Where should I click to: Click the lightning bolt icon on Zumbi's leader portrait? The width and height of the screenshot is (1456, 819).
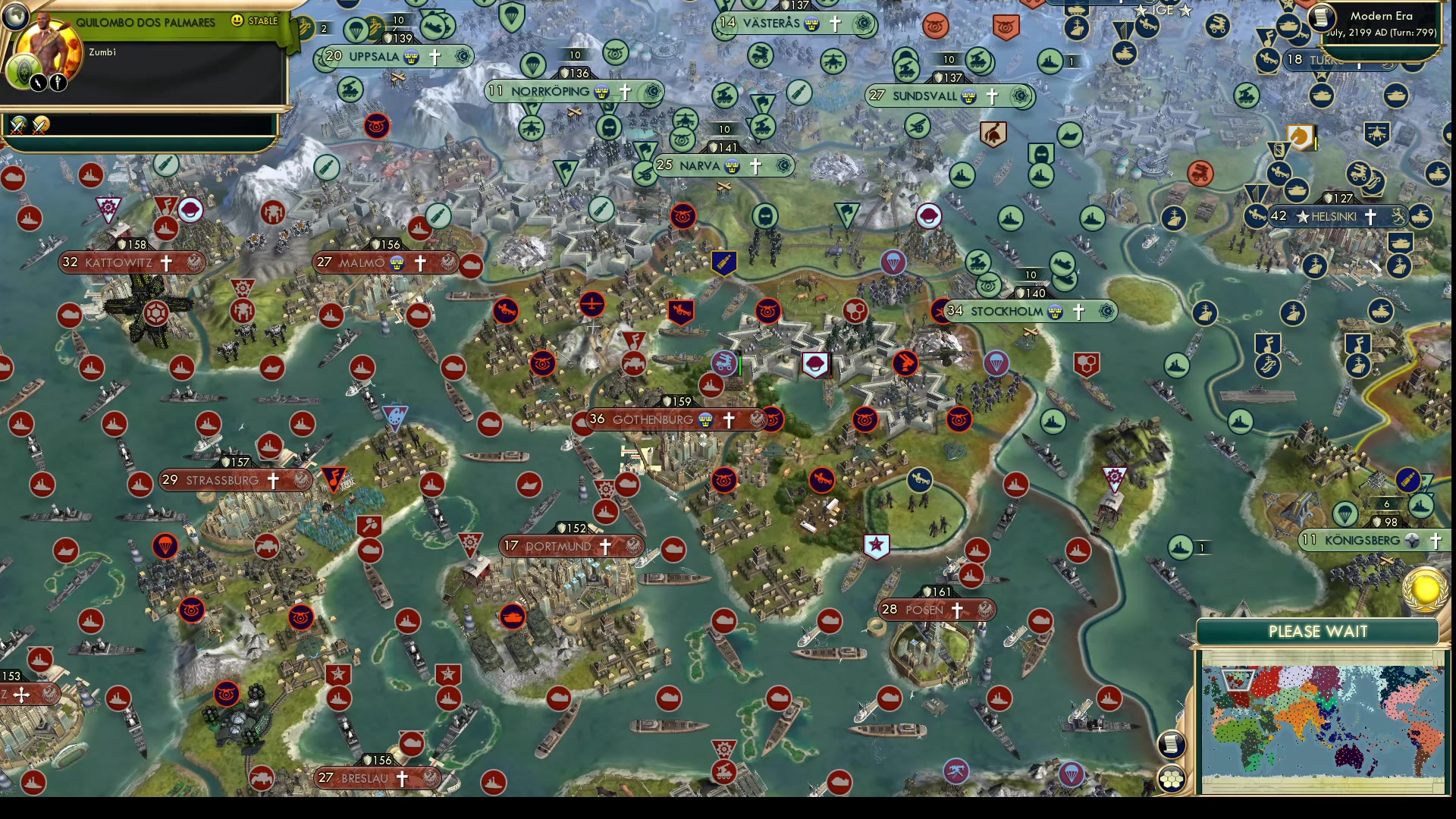pos(38,83)
